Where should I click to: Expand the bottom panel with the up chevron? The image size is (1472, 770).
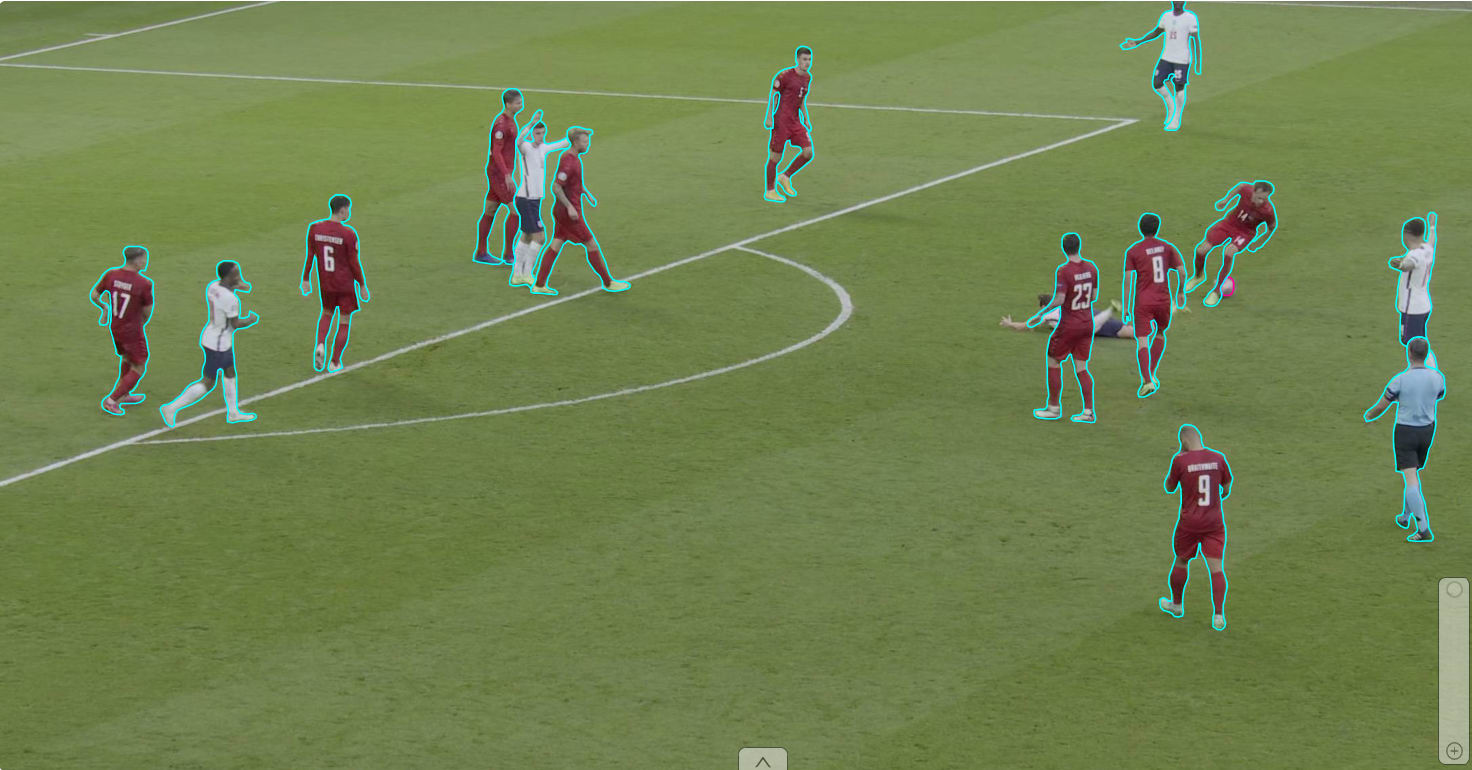pos(762,760)
